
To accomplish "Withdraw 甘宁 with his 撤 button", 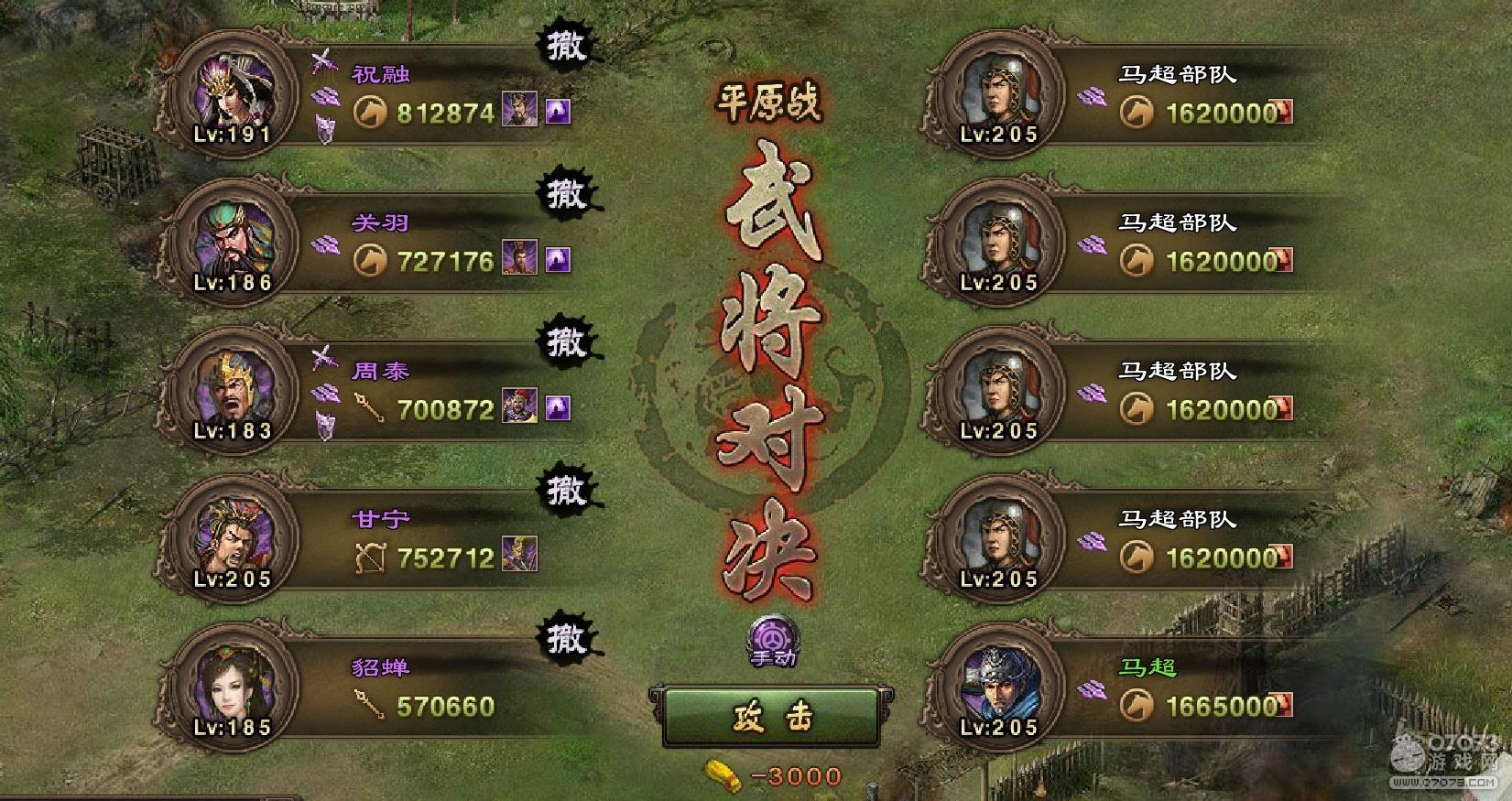I will point(565,491).
